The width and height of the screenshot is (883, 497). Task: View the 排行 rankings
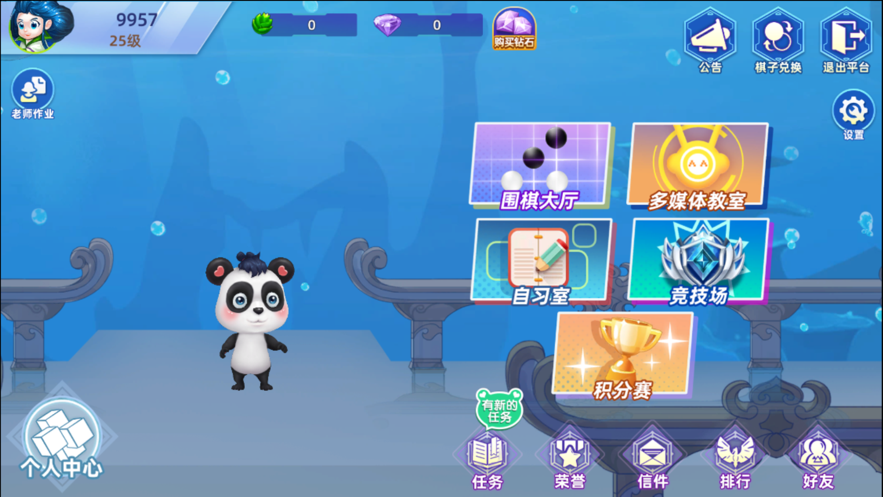[735, 462]
